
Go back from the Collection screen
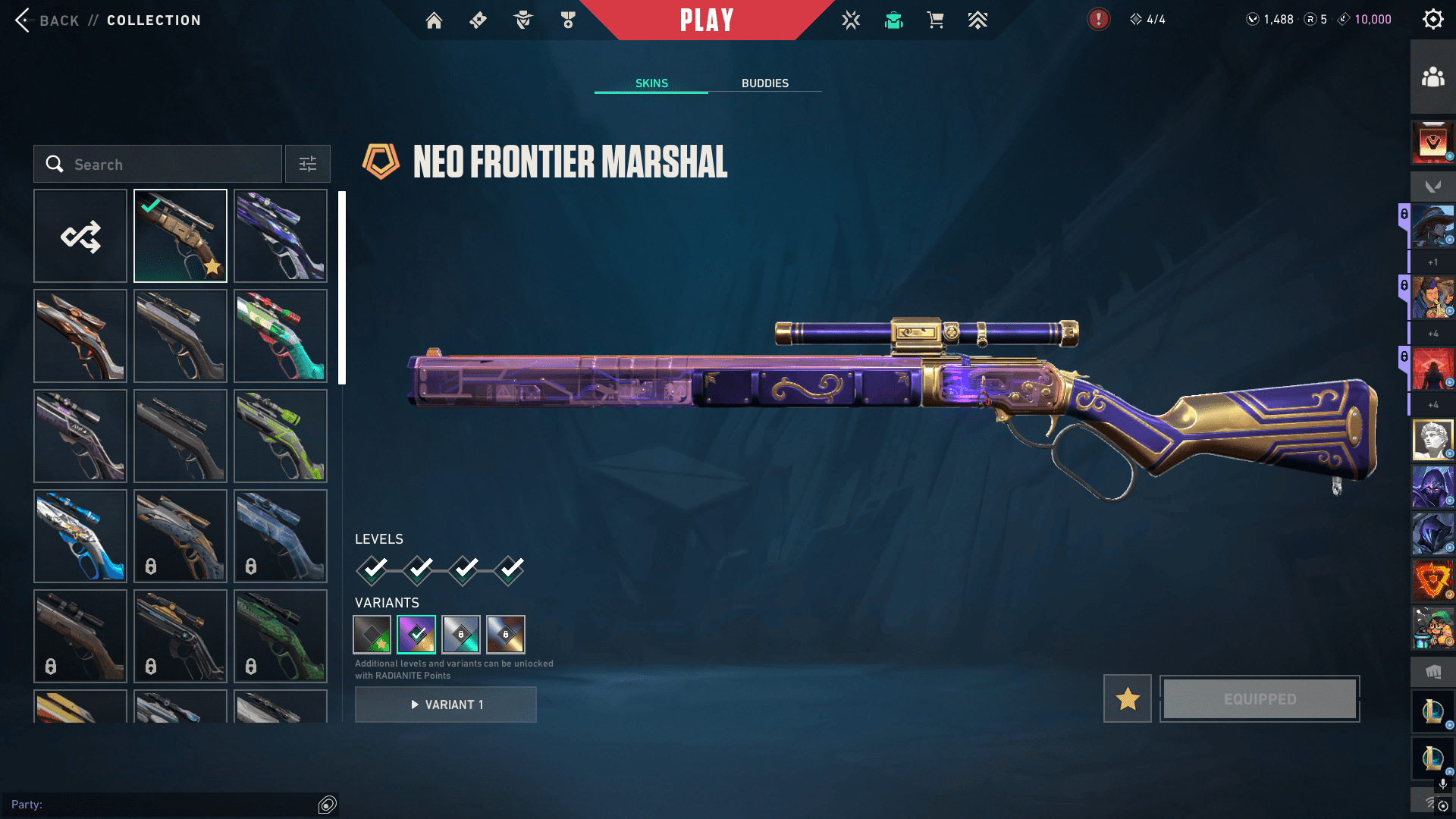point(24,20)
